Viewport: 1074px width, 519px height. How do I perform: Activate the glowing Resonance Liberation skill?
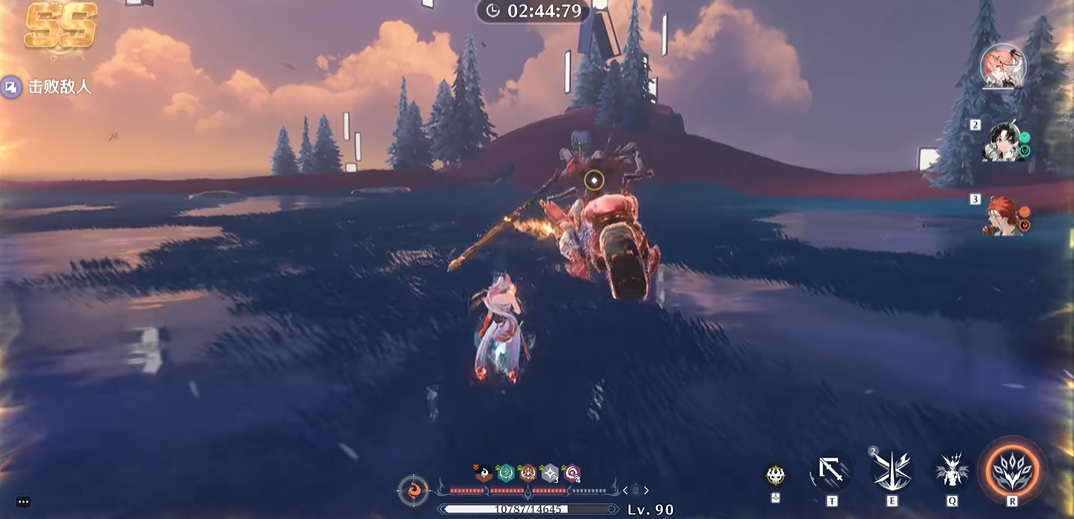click(x=1012, y=468)
